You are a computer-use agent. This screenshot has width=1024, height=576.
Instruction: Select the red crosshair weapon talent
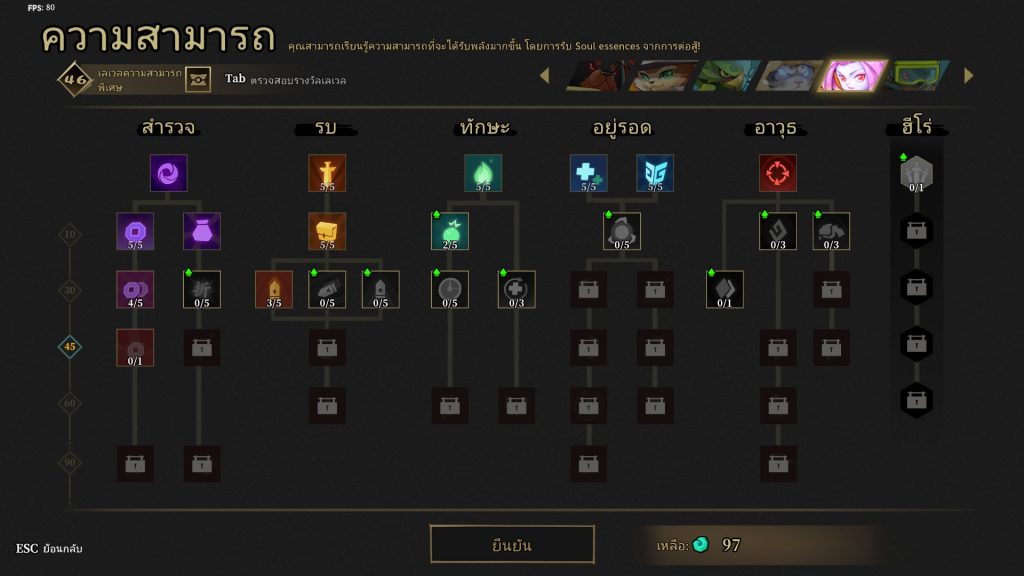778,173
